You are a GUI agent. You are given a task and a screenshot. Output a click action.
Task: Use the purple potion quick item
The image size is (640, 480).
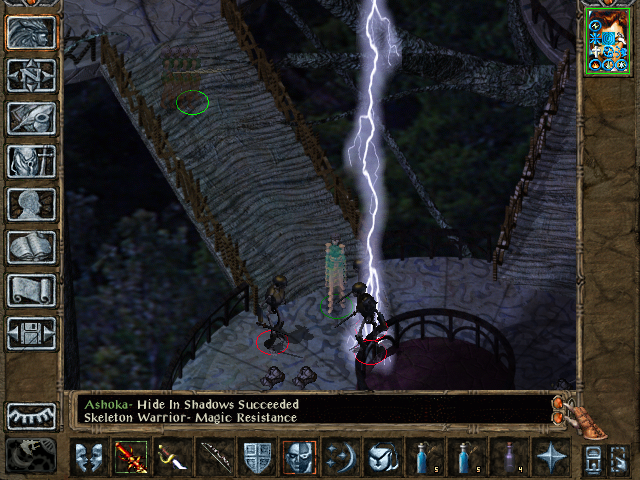click(x=508, y=458)
